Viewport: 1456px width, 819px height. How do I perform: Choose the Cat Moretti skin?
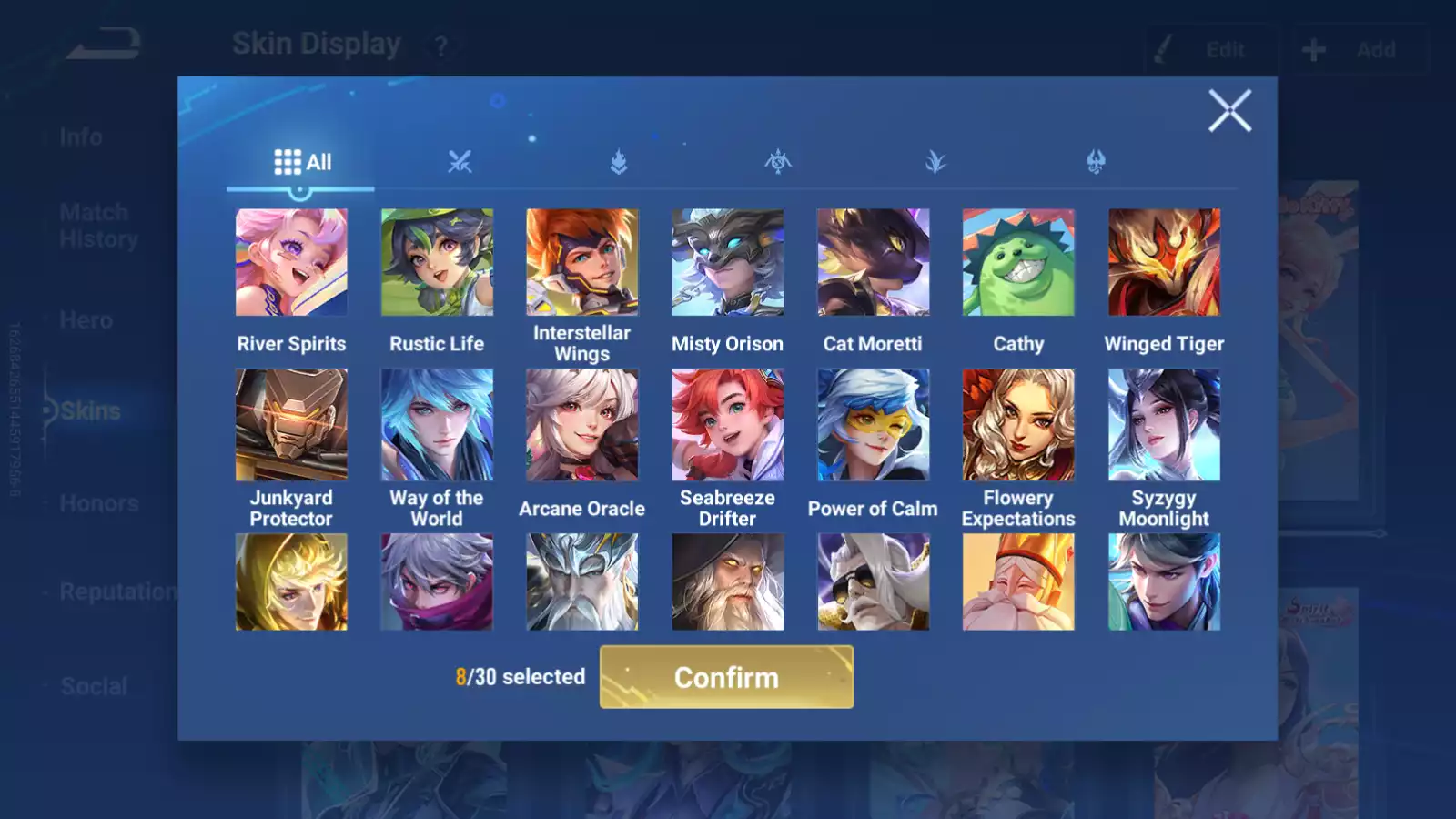click(873, 263)
